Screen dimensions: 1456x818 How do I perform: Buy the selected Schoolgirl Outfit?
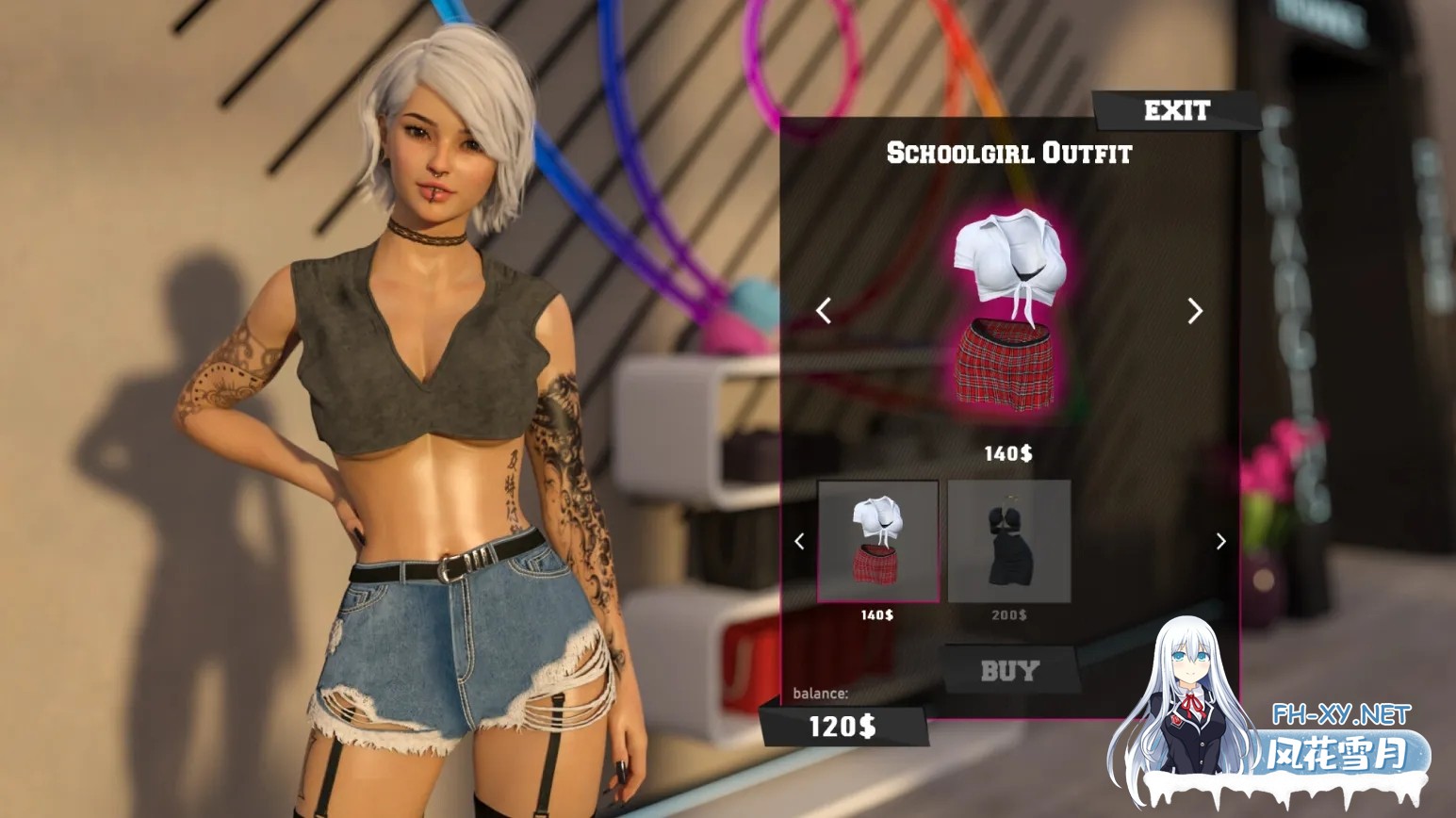(x=1009, y=671)
